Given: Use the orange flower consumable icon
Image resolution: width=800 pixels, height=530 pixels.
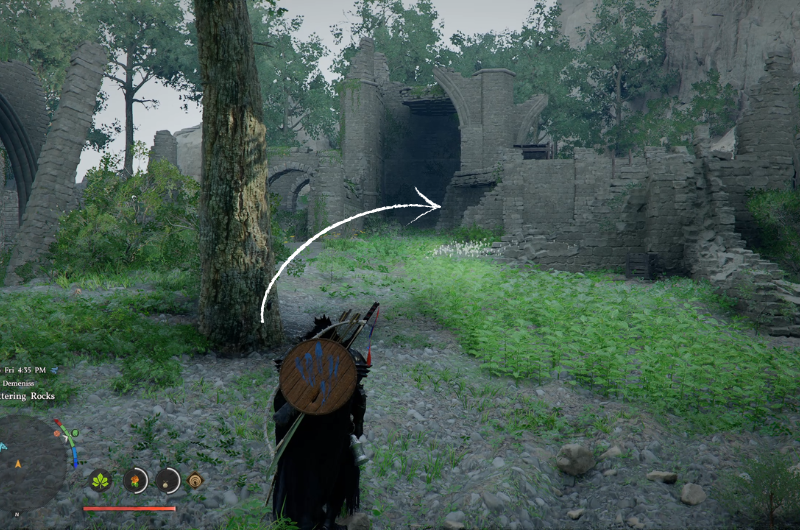Looking at the screenshot, I should click(x=135, y=481).
